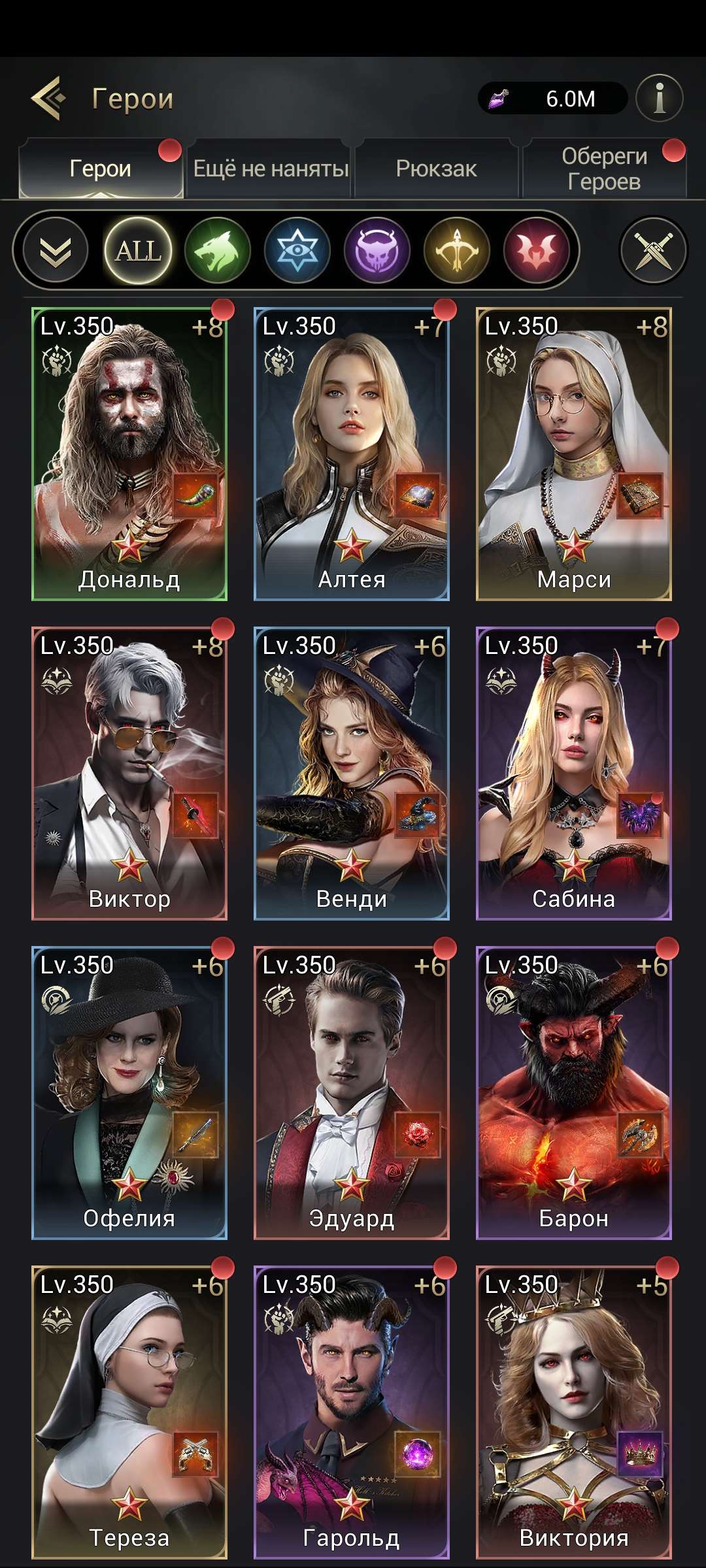Select the ALL faction filter
This screenshot has height=1568, width=706.
tap(138, 250)
